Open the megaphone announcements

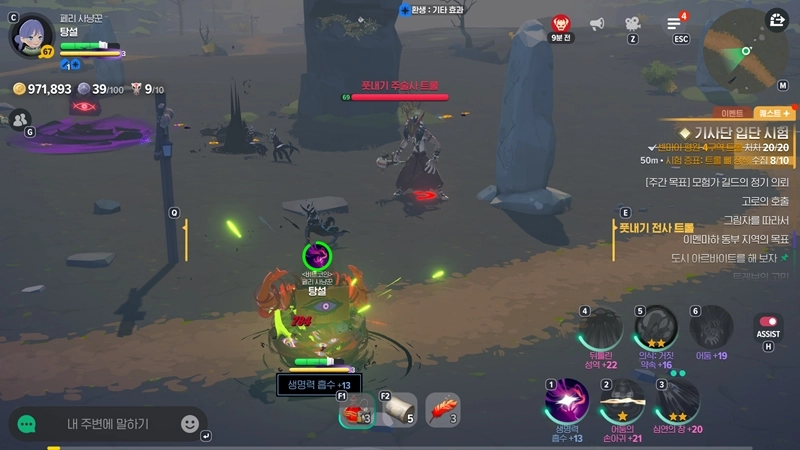coord(598,24)
